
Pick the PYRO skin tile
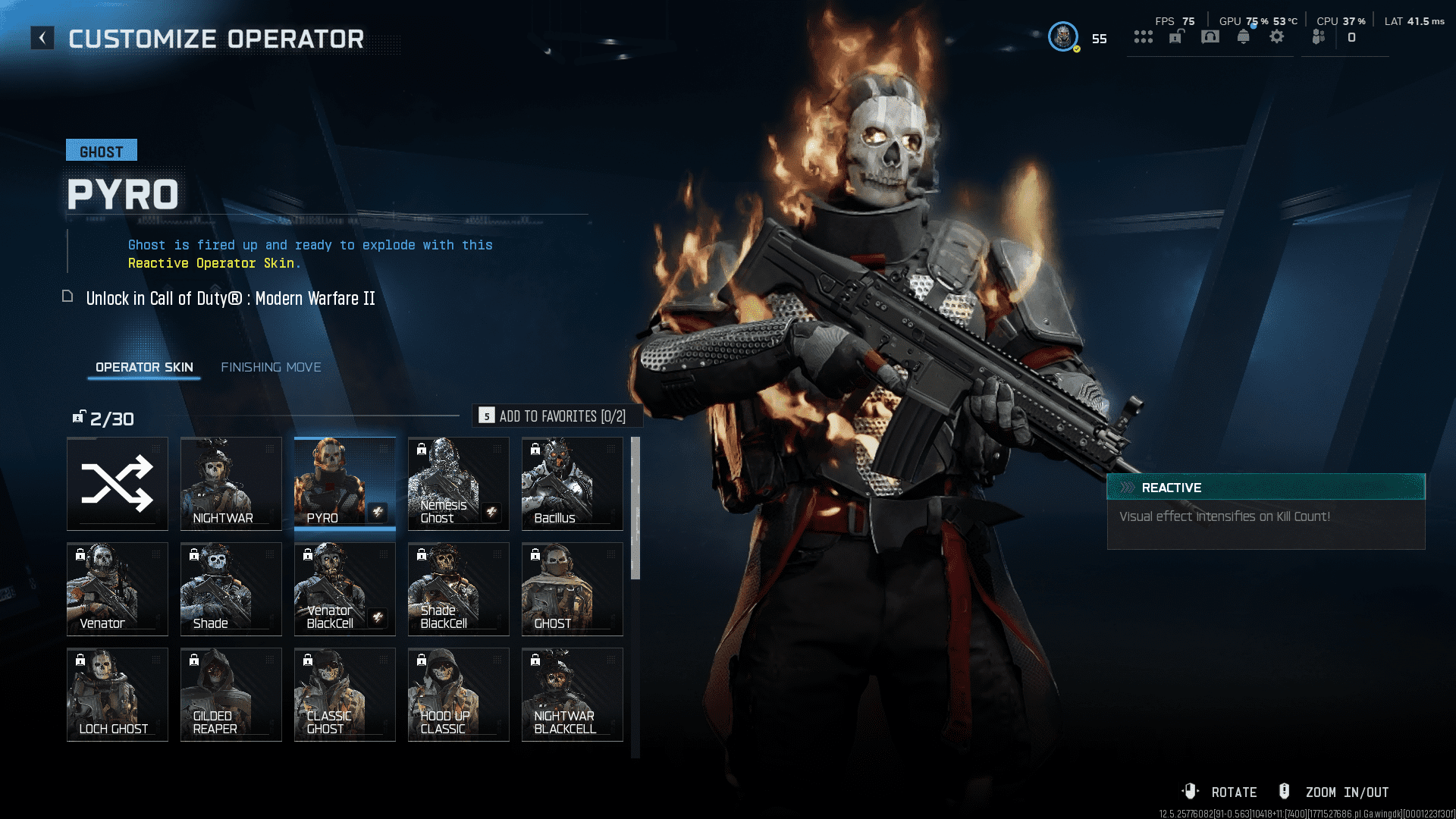345,484
